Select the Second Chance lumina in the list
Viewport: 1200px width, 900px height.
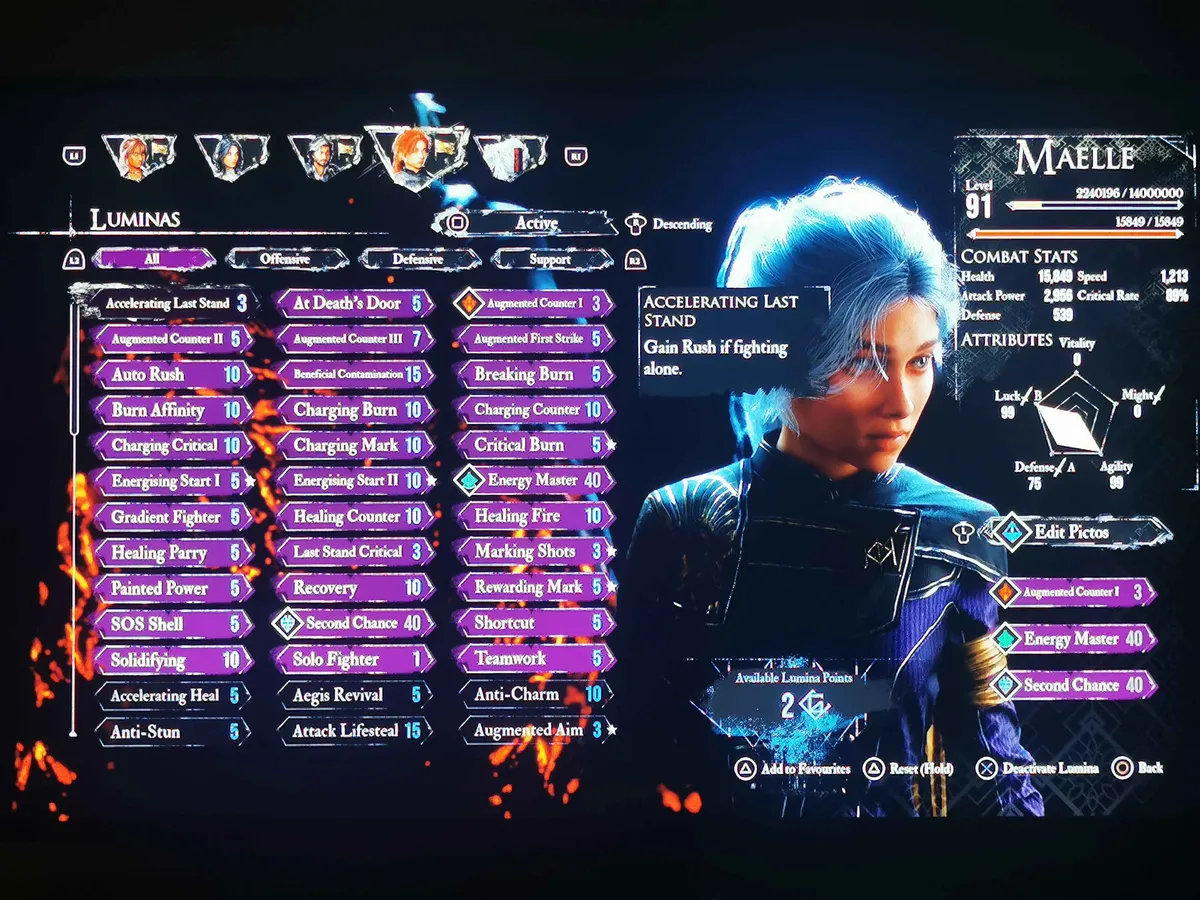(x=354, y=623)
